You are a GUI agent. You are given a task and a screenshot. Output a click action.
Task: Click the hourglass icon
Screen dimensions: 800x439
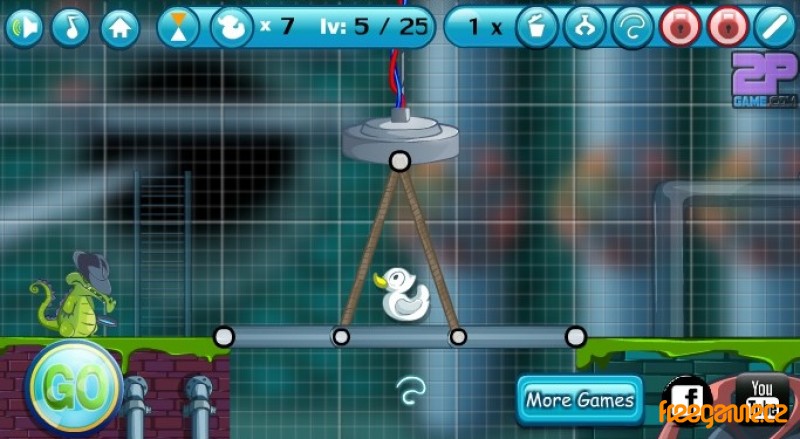tap(178, 27)
